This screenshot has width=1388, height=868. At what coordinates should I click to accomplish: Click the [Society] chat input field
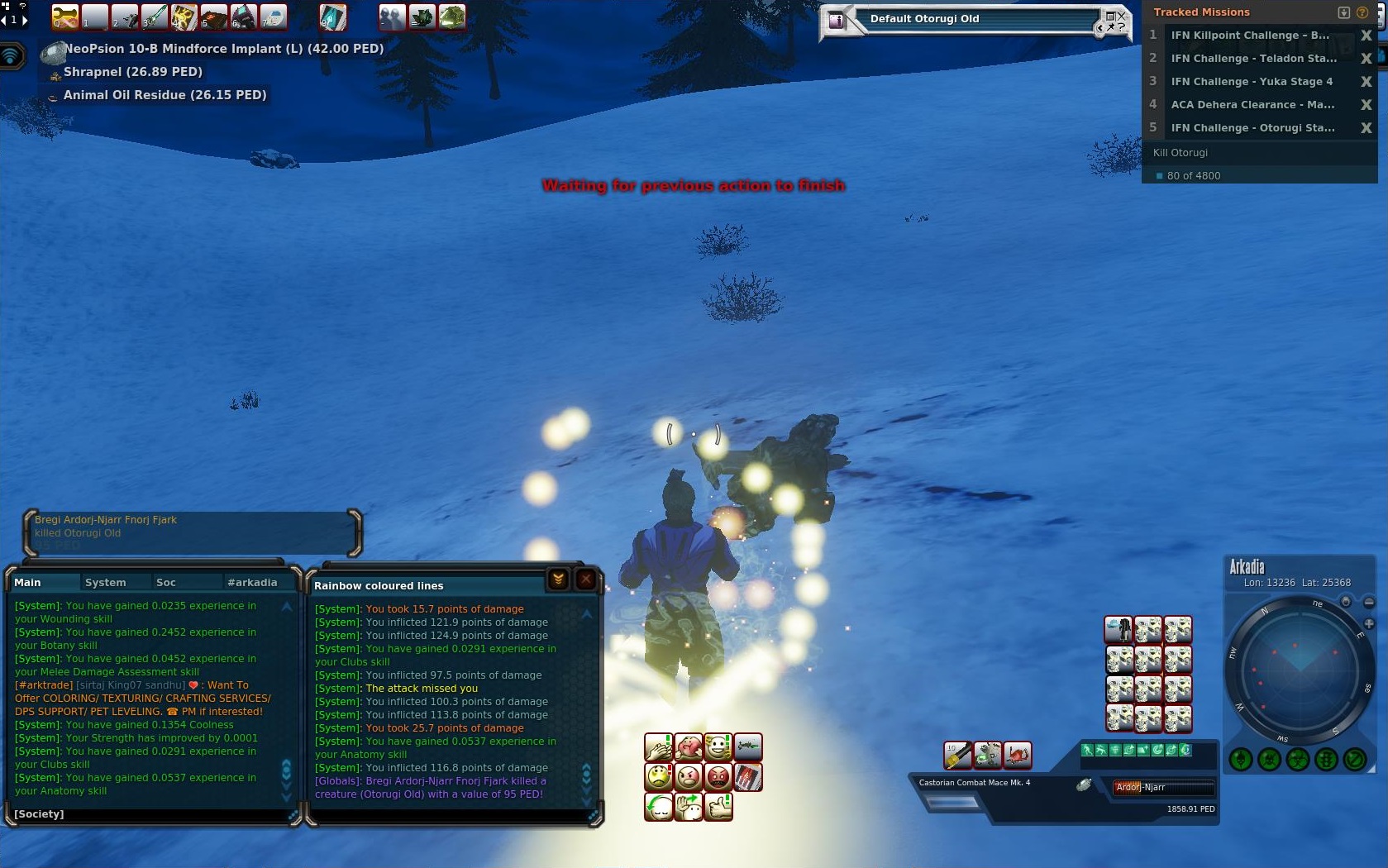pyautogui.click(x=149, y=814)
